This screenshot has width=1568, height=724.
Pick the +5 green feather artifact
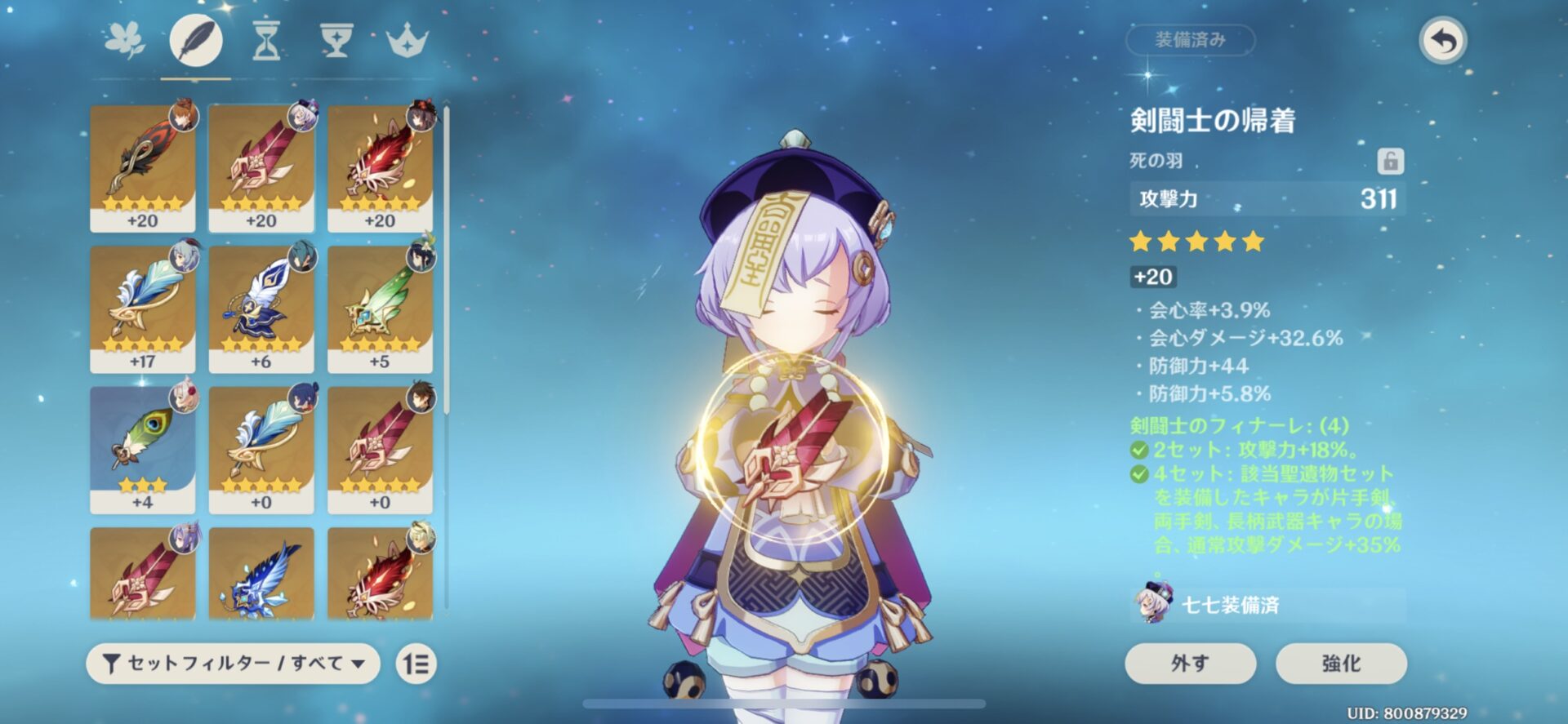click(x=380, y=309)
